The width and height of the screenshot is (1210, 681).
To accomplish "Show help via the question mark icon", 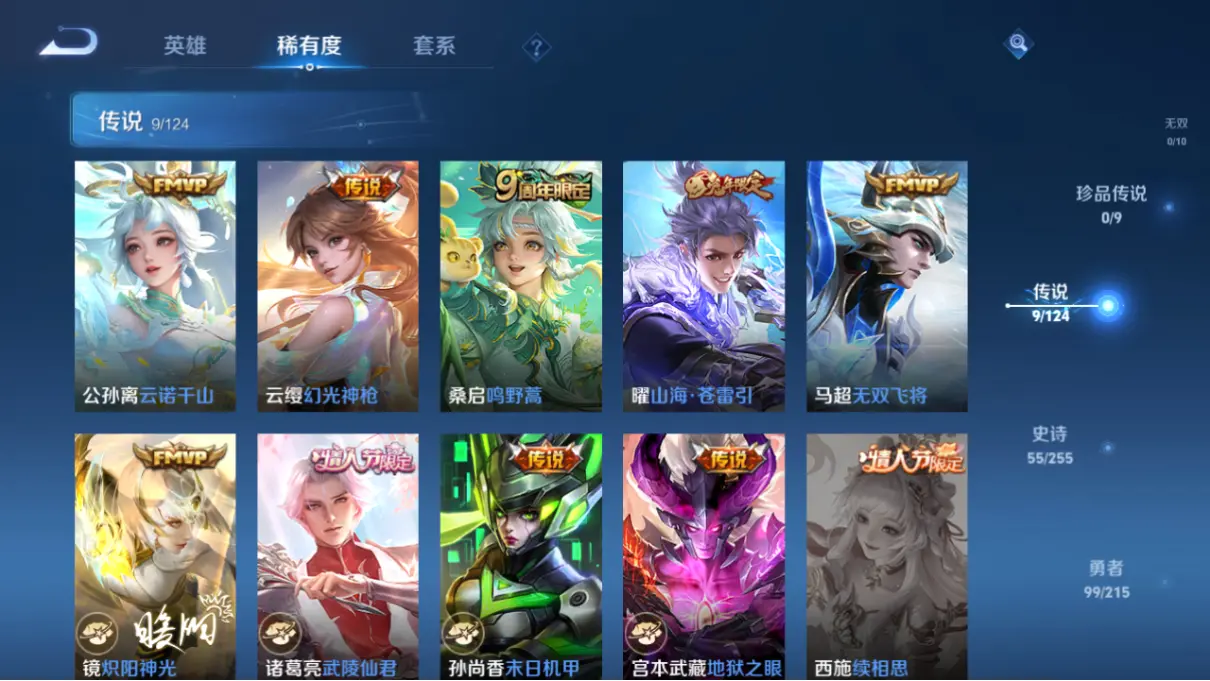I will coord(536,47).
